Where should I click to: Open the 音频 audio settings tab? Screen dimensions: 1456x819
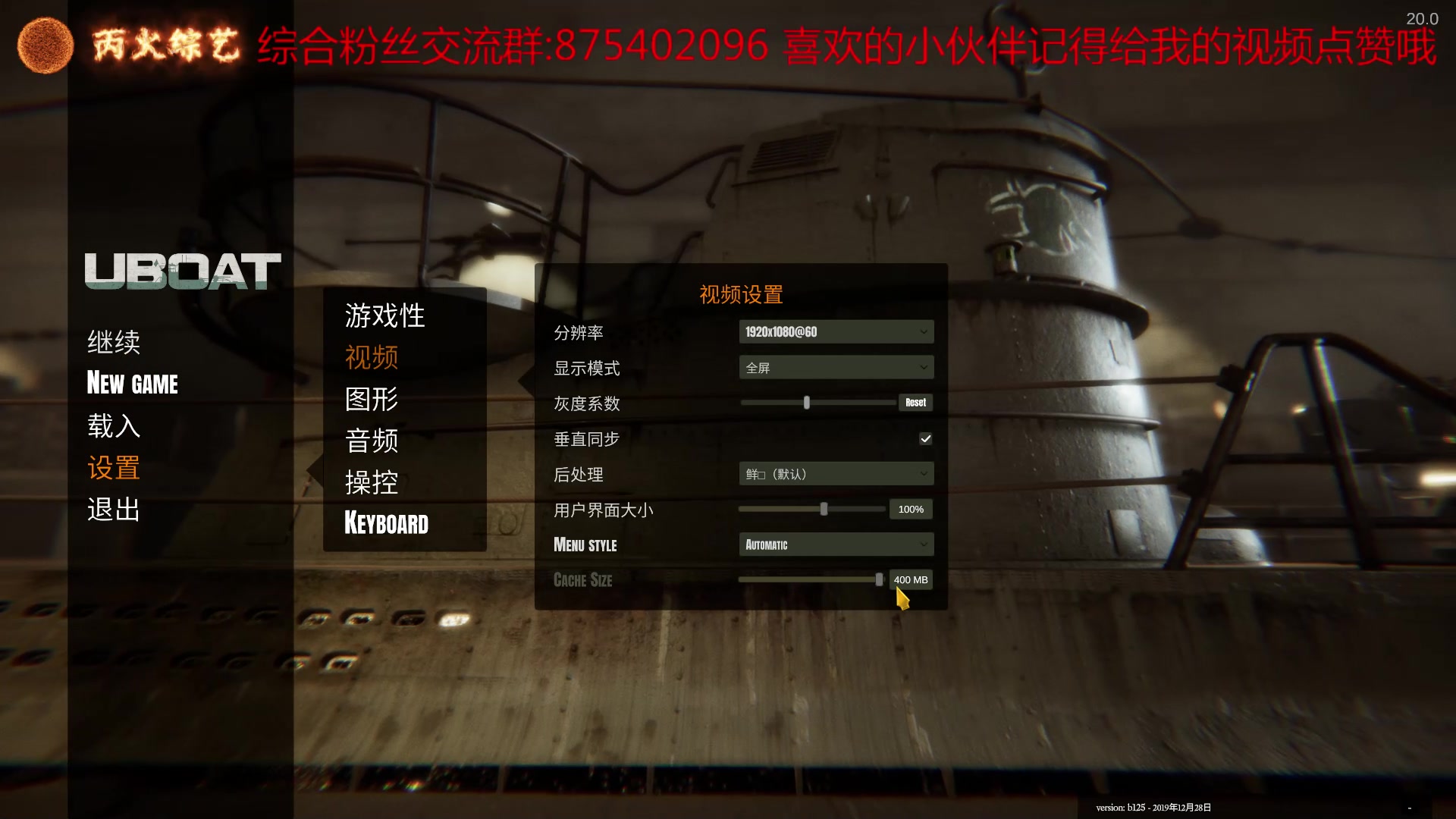click(x=371, y=441)
